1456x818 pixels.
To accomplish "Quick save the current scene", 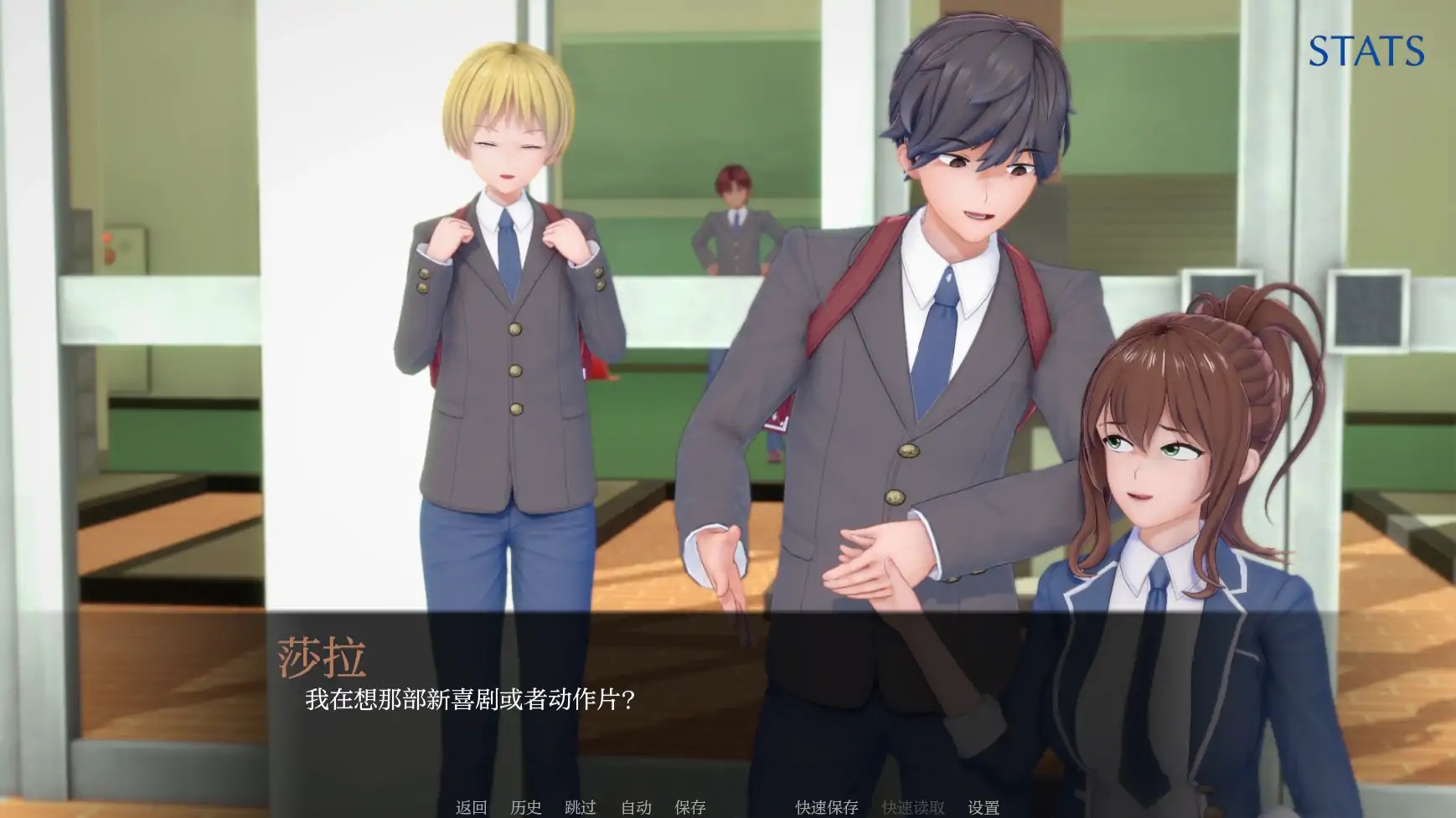I will 825,809.
